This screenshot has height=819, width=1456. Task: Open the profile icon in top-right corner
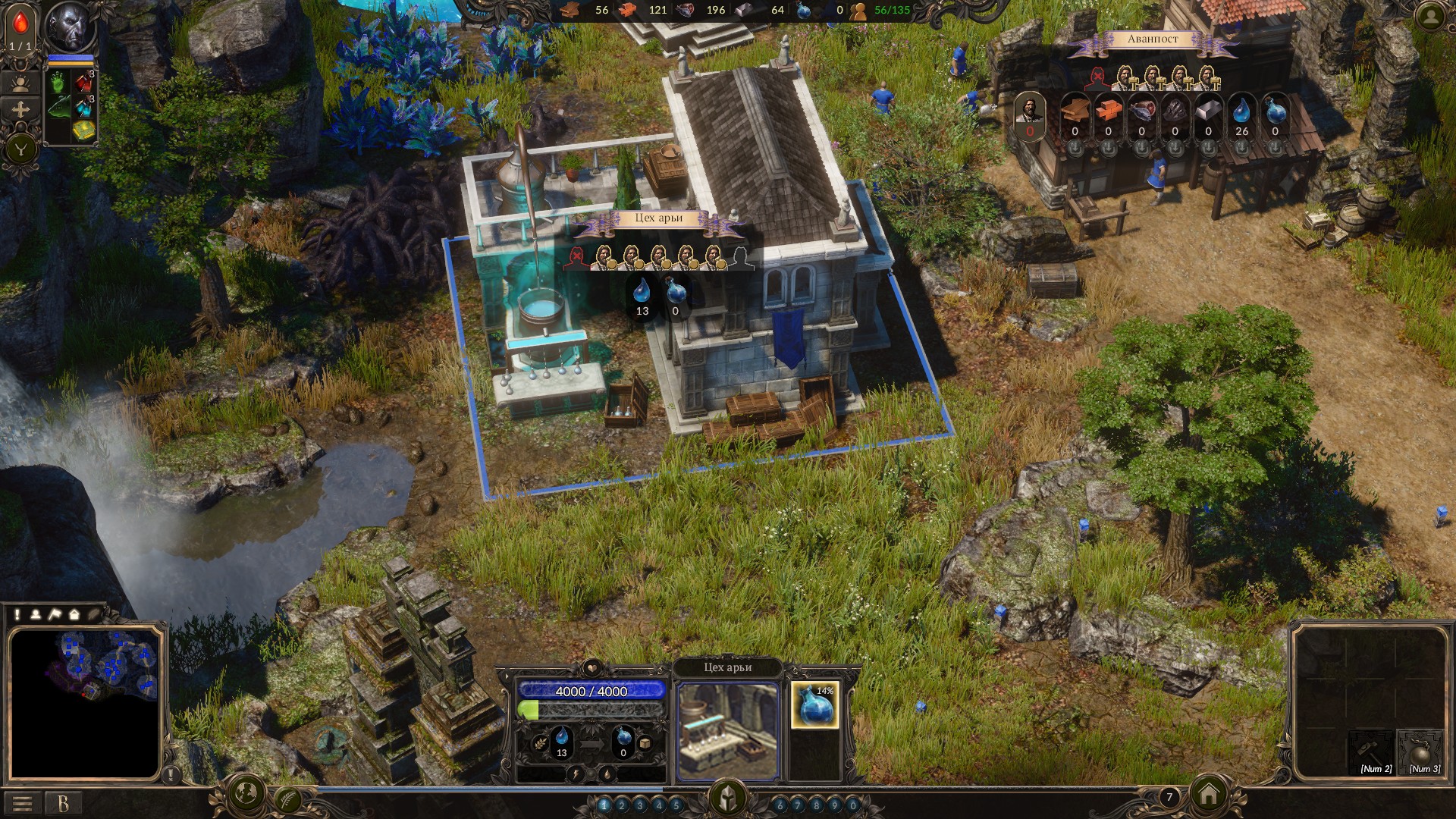coord(1430,17)
